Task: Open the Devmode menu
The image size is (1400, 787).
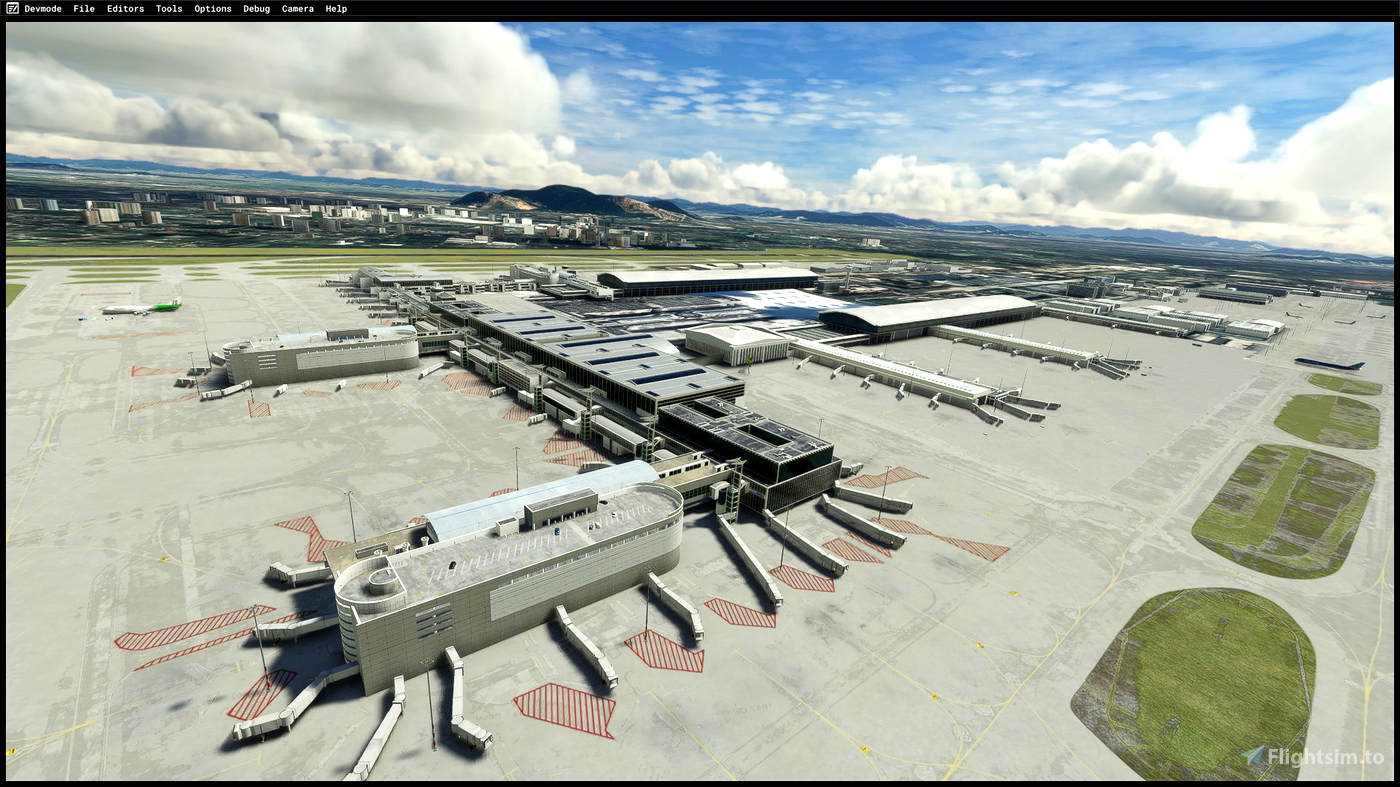Action: 41,8
